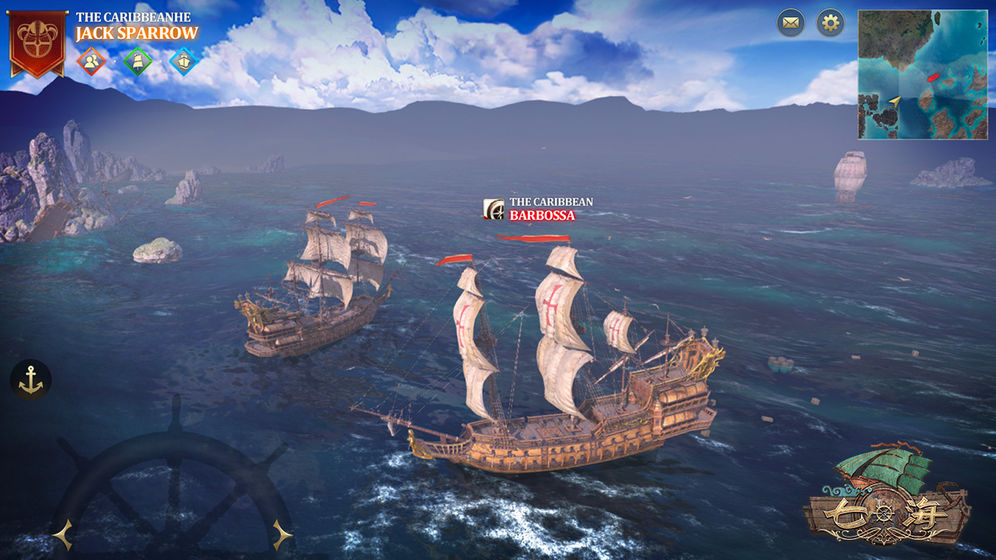Select the green sailing ship icon

(x=137, y=62)
